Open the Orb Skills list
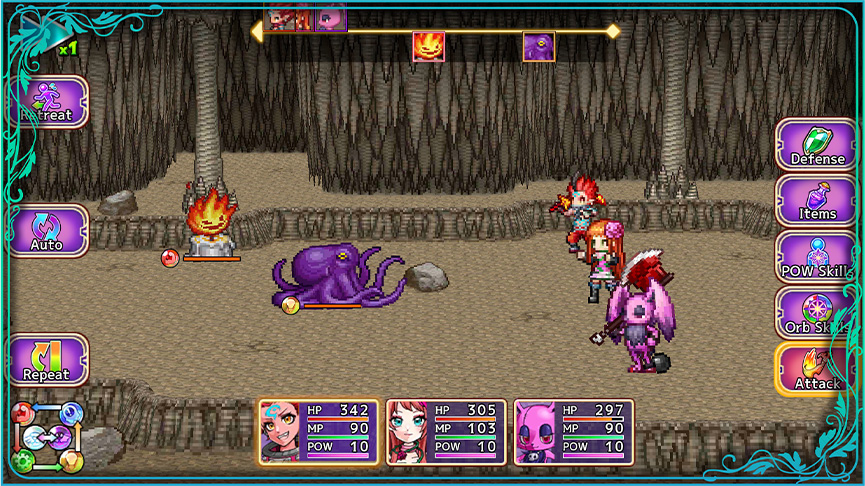865x486 pixels. pyautogui.click(x=817, y=313)
